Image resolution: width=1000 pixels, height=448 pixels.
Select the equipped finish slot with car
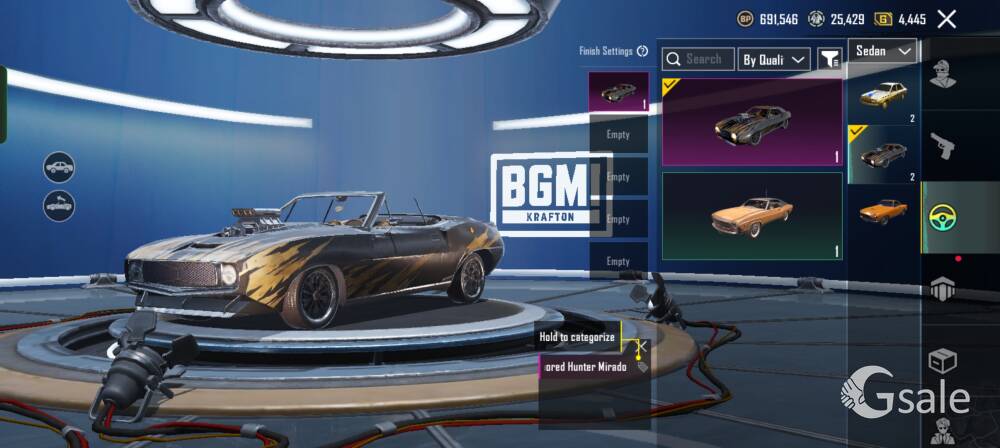click(618, 92)
